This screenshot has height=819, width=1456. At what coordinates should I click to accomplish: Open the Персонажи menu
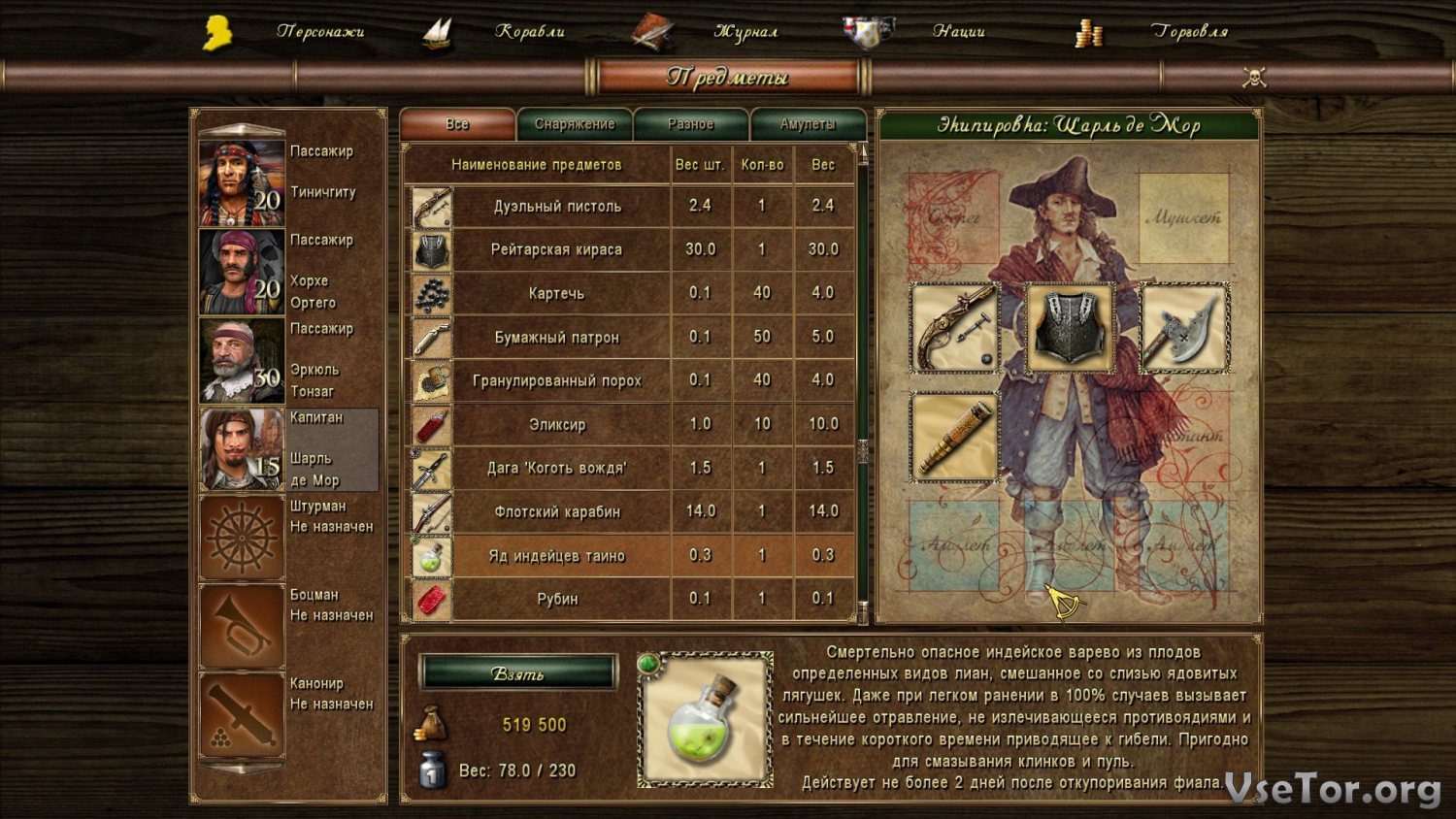tap(319, 32)
